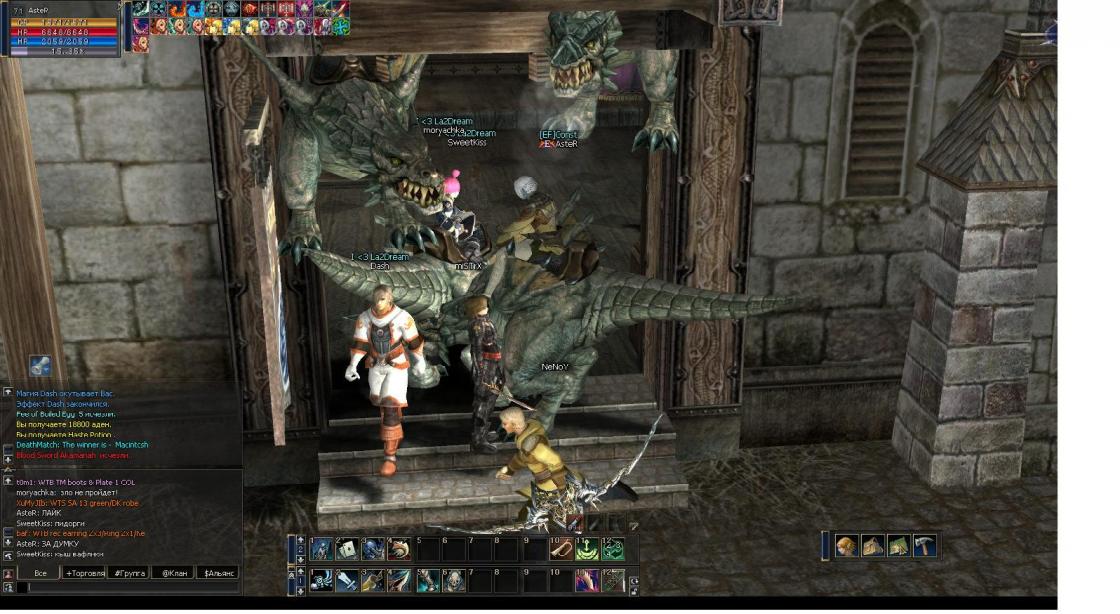Open the green map icon
This screenshot has width=1120, height=614.
[x=898, y=545]
